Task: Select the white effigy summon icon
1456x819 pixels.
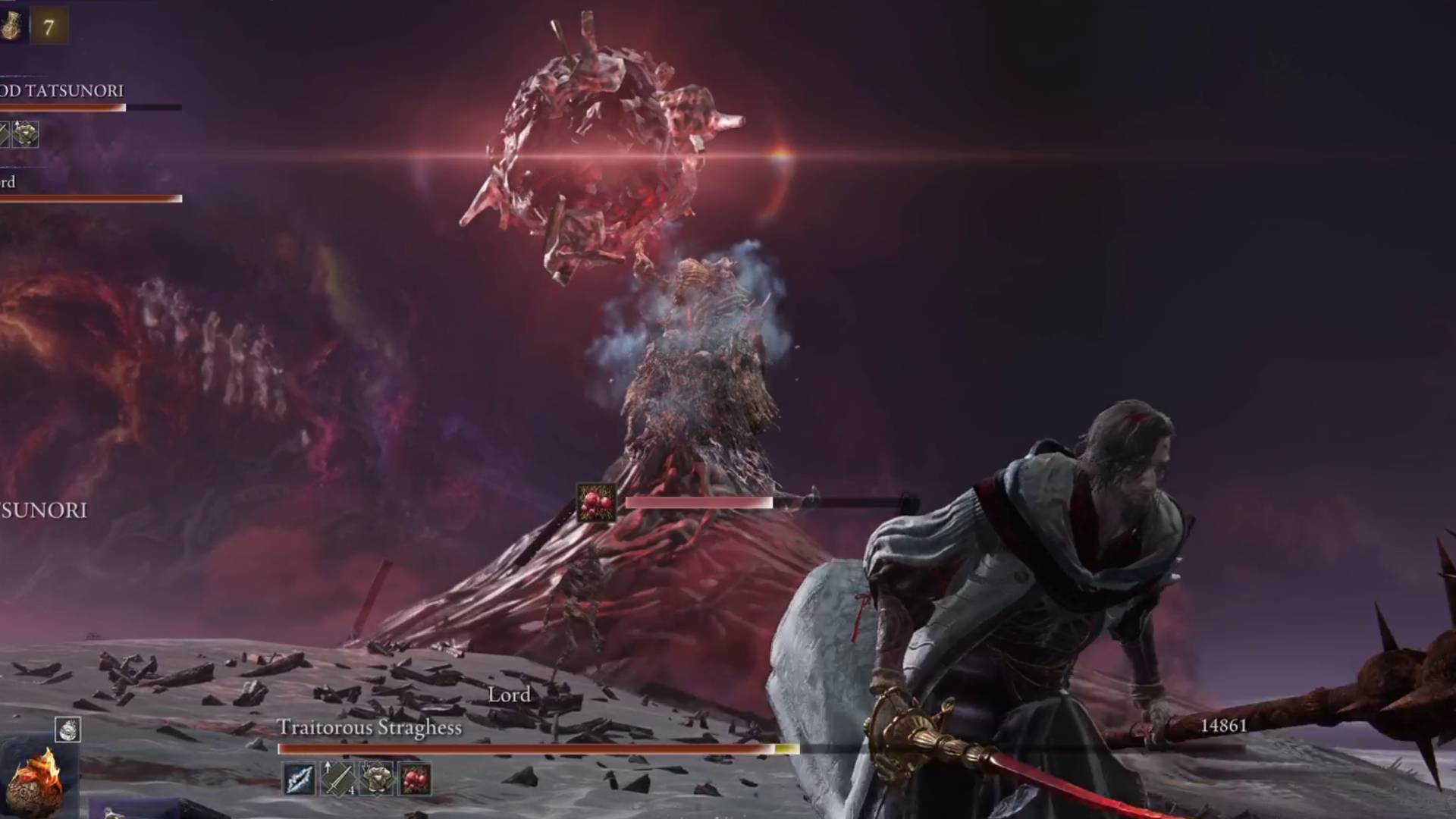Action: click(x=67, y=730)
